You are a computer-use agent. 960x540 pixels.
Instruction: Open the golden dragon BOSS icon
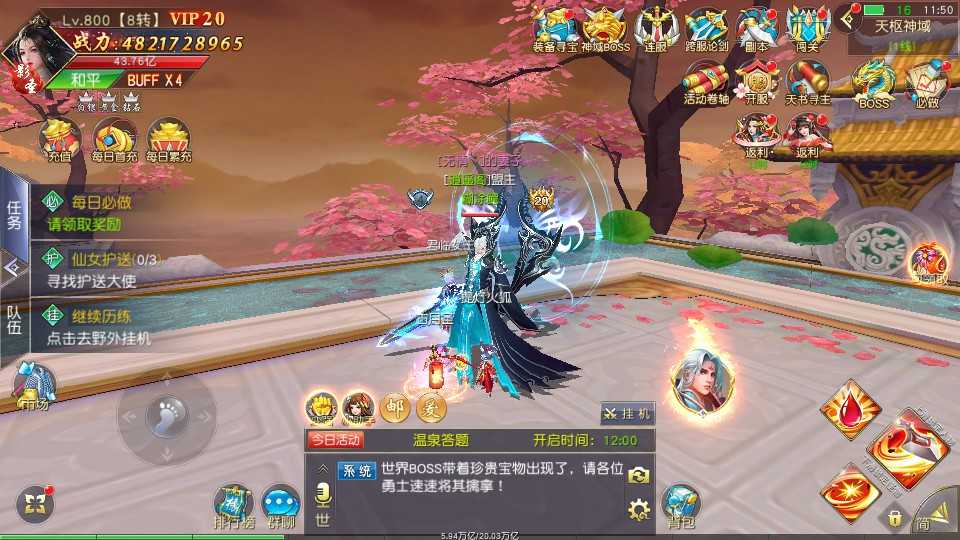tap(874, 82)
